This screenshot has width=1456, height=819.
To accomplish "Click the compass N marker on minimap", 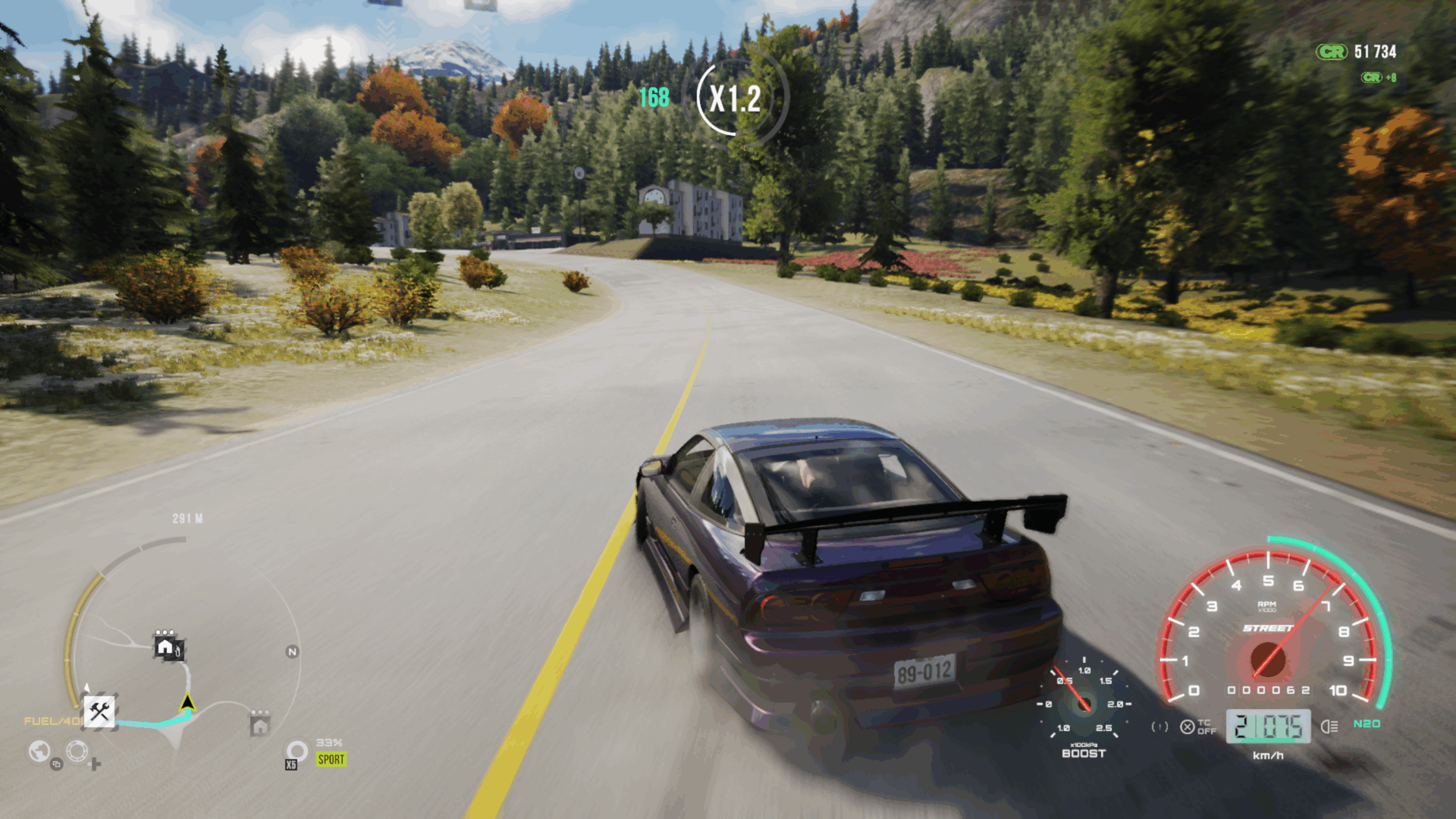I will [x=292, y=651].
